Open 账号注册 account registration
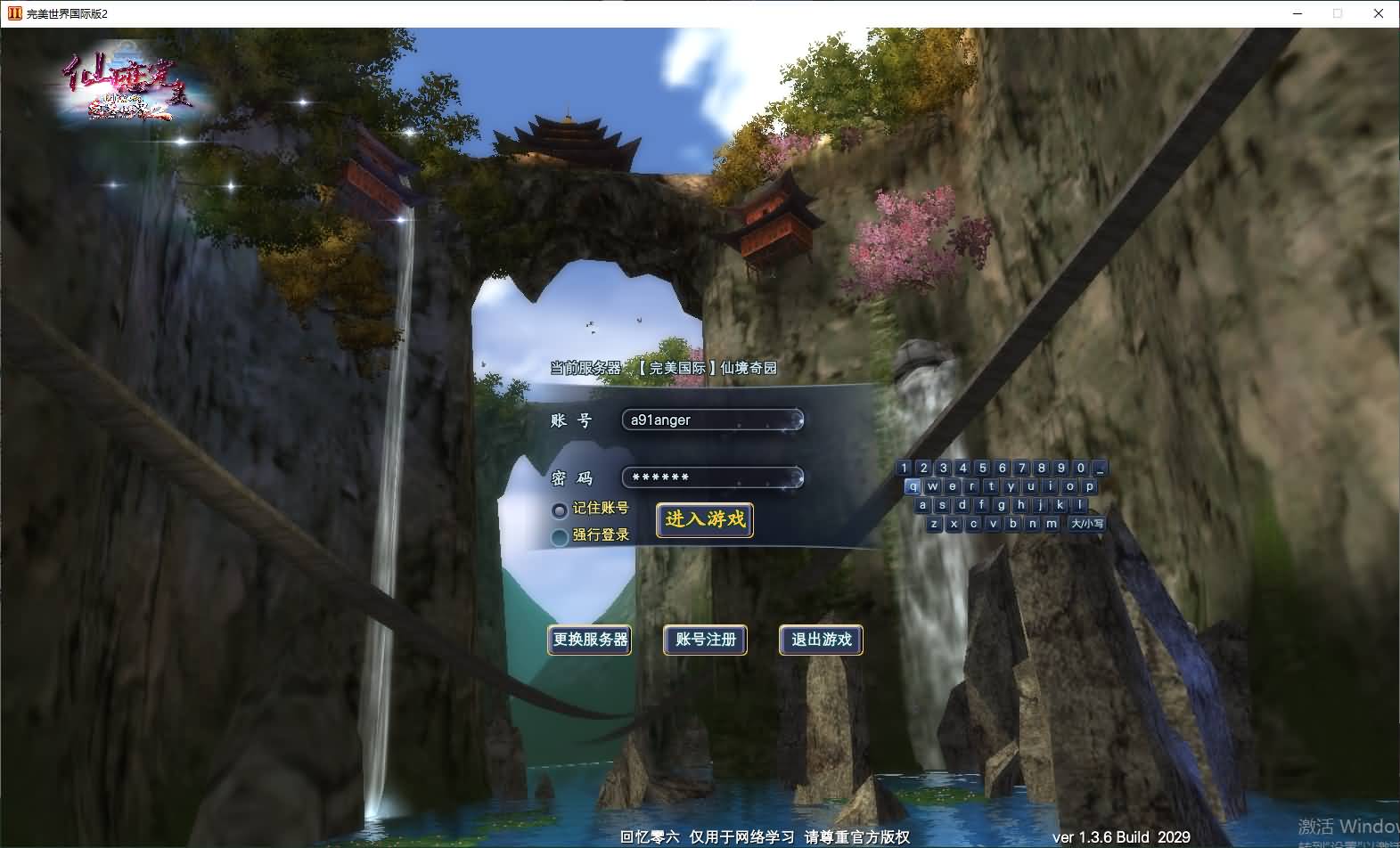 (x=705, y=640)
